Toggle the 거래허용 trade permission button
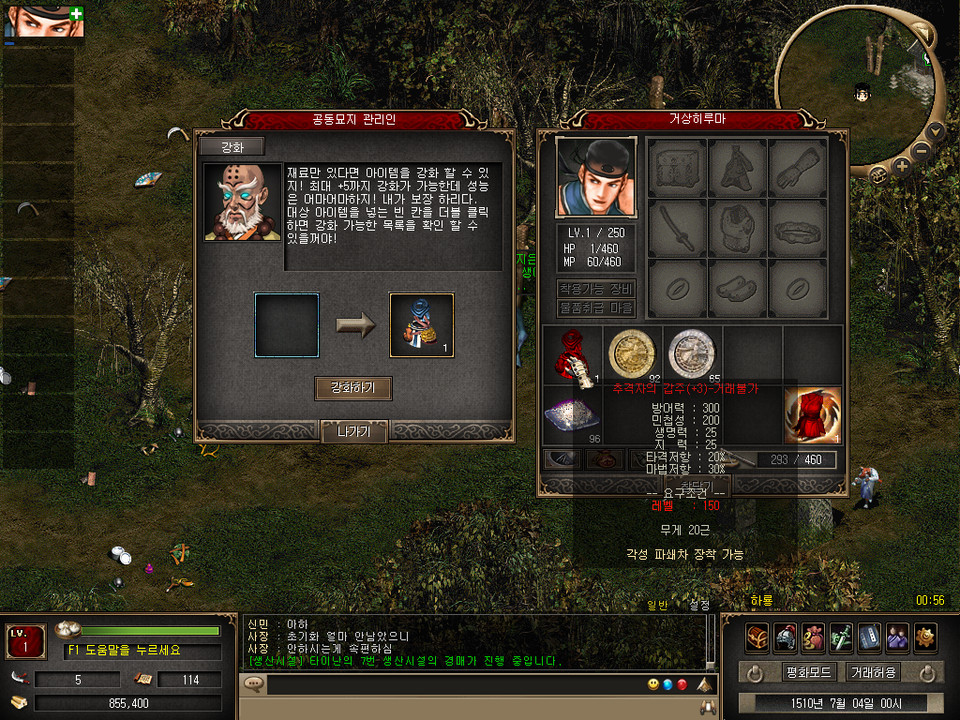The image size is (960, 720). click(873, 672)
